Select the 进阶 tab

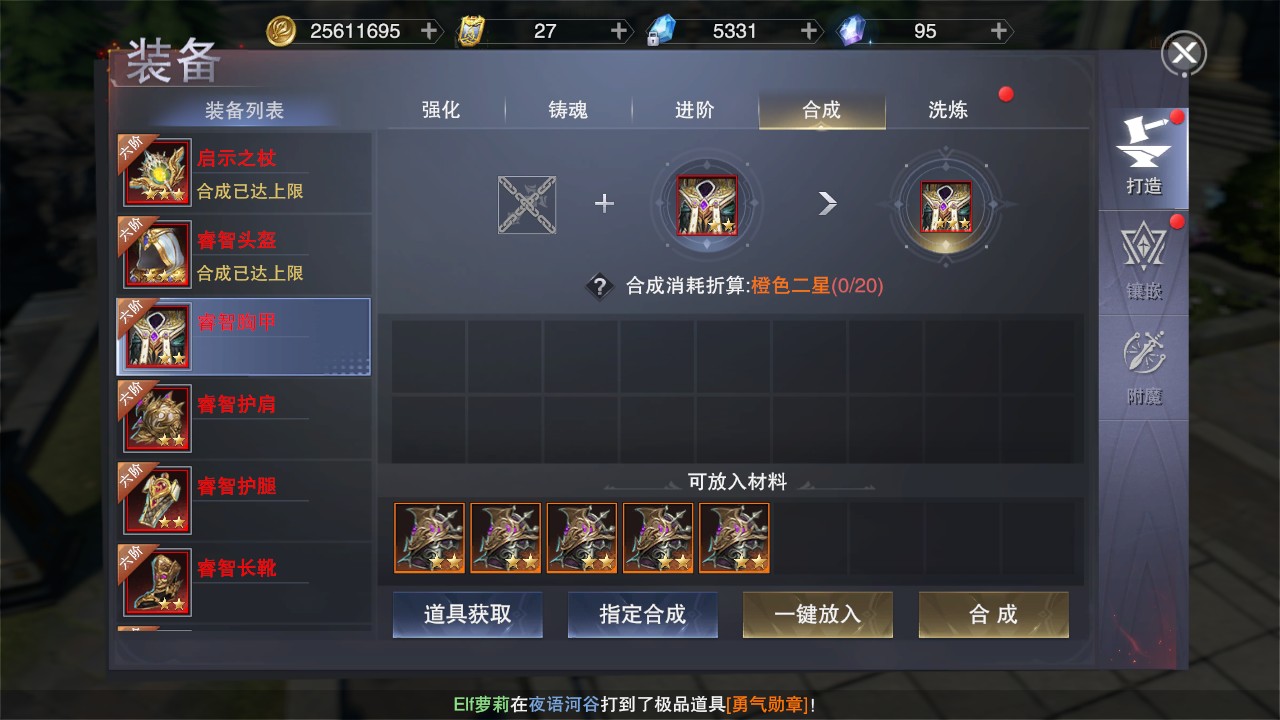[x=695, y=110]
